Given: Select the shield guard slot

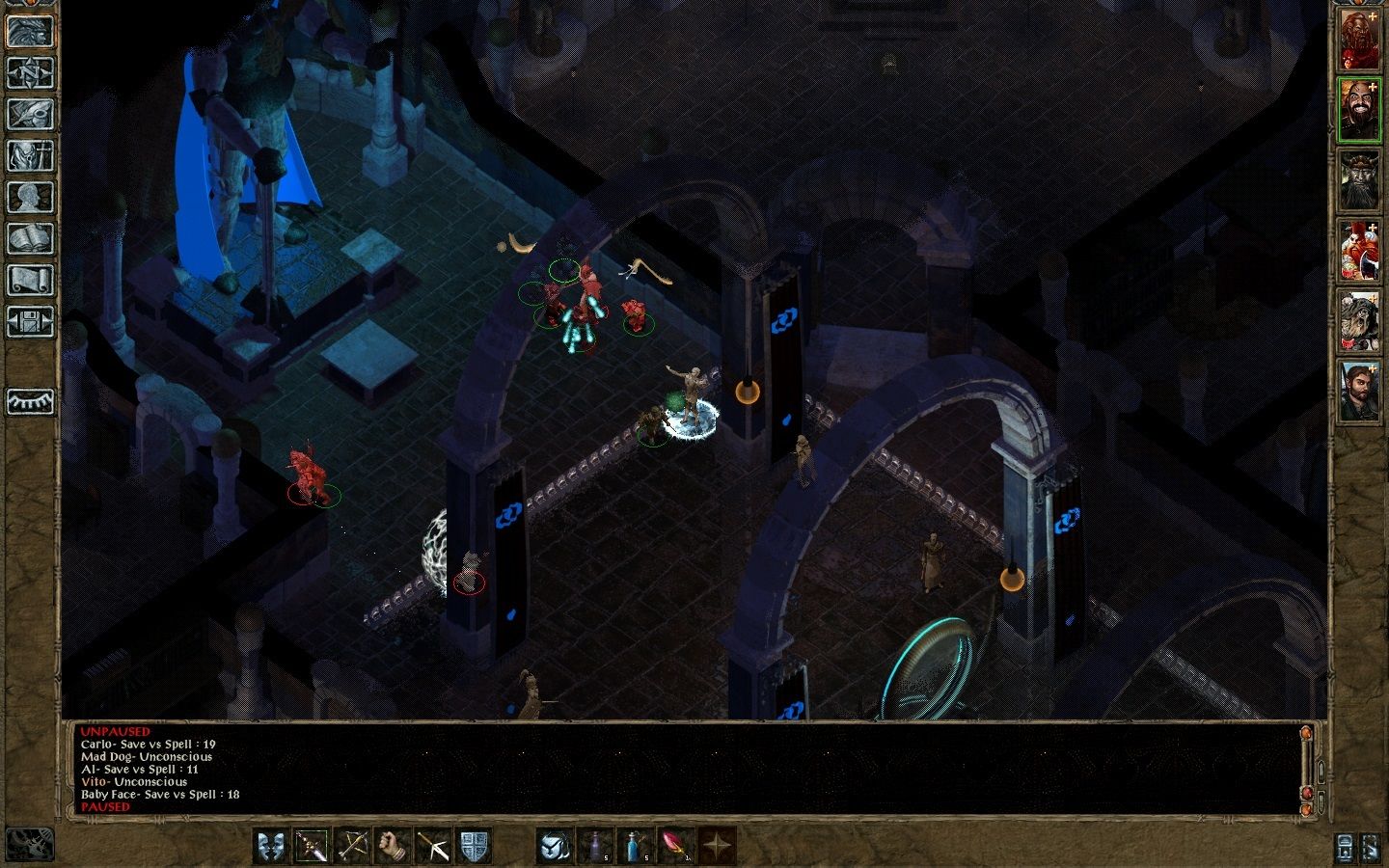Looking at the screenshot, I should pos(474,844).
